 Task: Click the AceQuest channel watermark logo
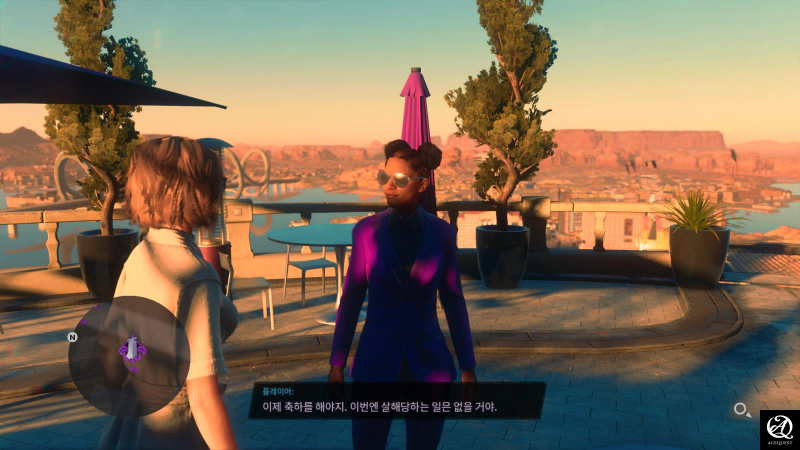coord(779,429)
